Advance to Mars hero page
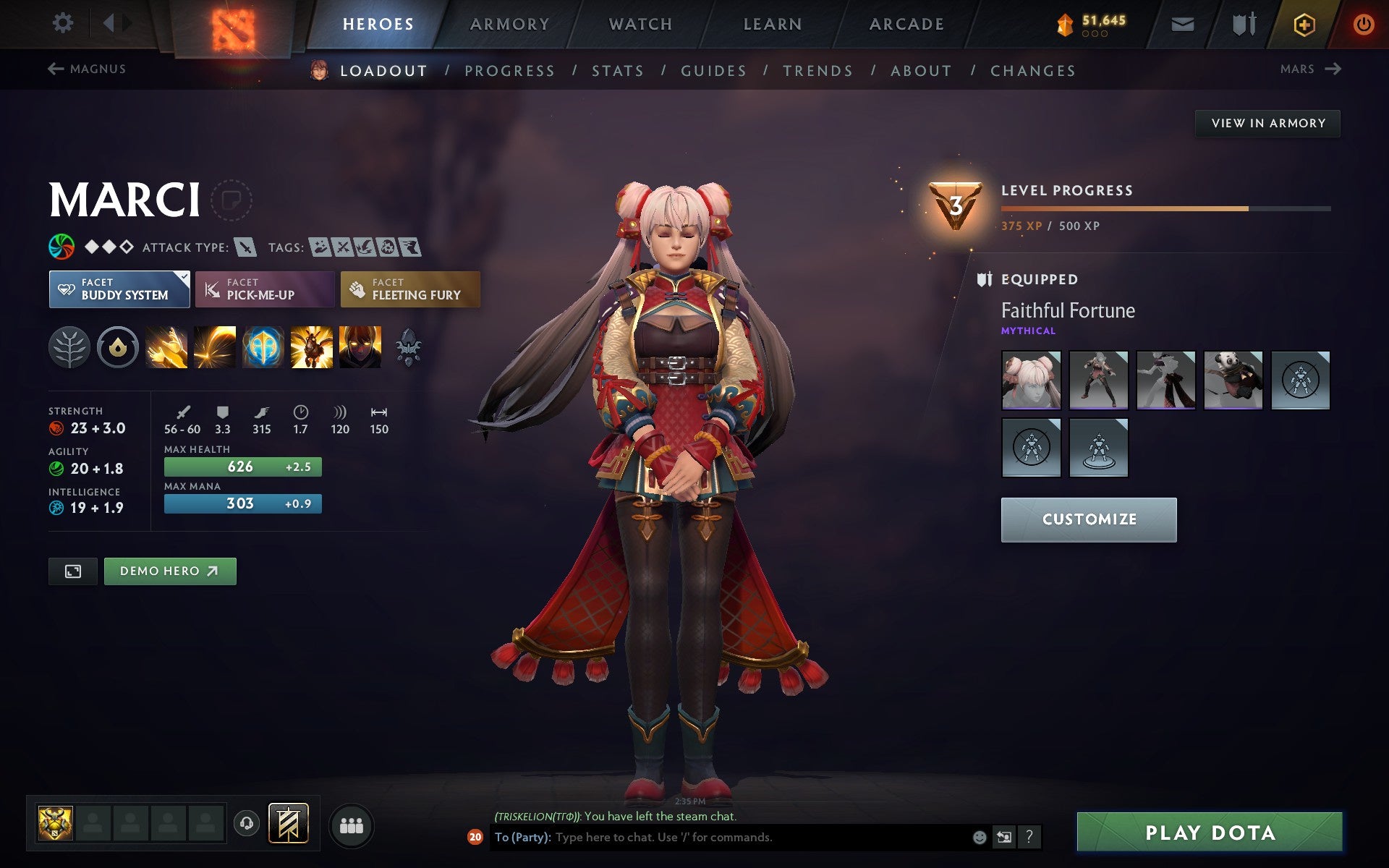The image size is (1389, 868). [1310, 69]
